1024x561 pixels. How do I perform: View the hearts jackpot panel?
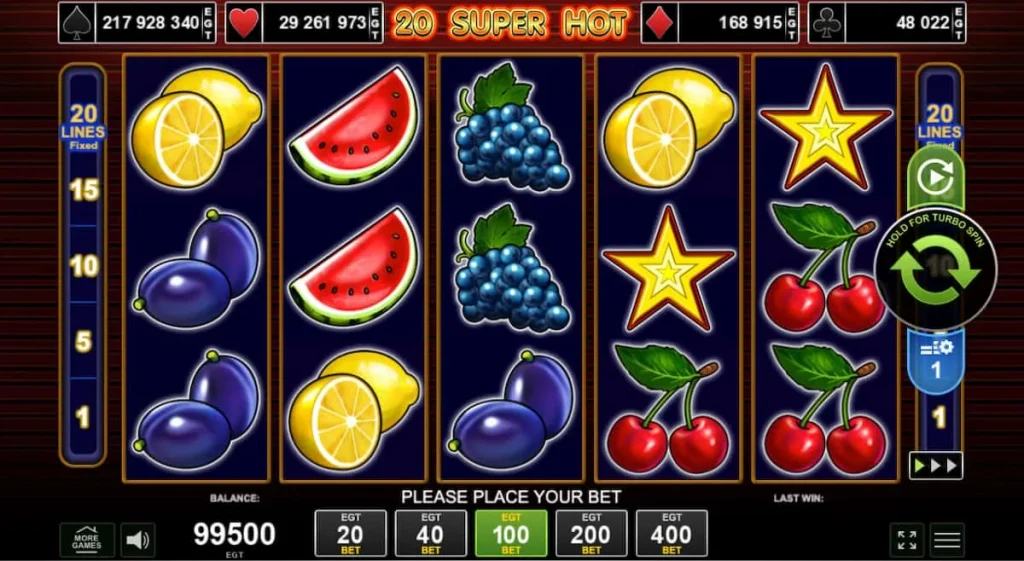click(304, 22)
